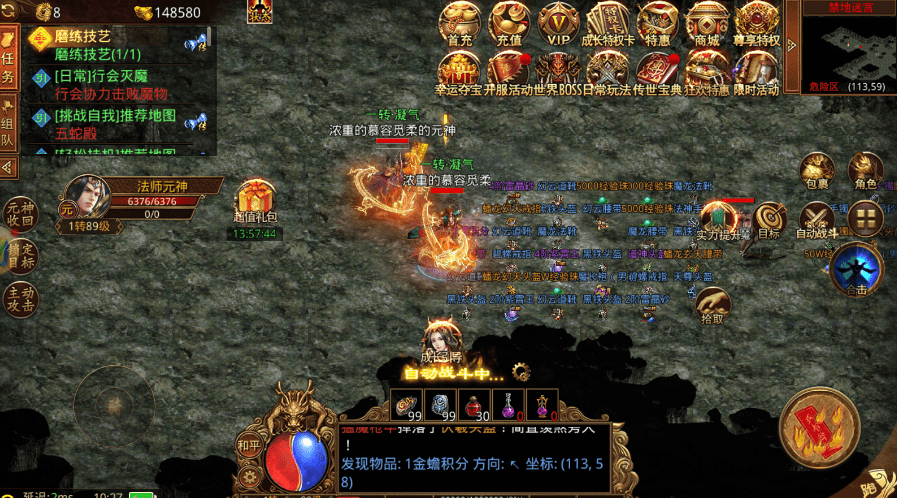Toggle 自动战斗 auto-battle
This screenshot has width=897, height=498.
point(817,220)
